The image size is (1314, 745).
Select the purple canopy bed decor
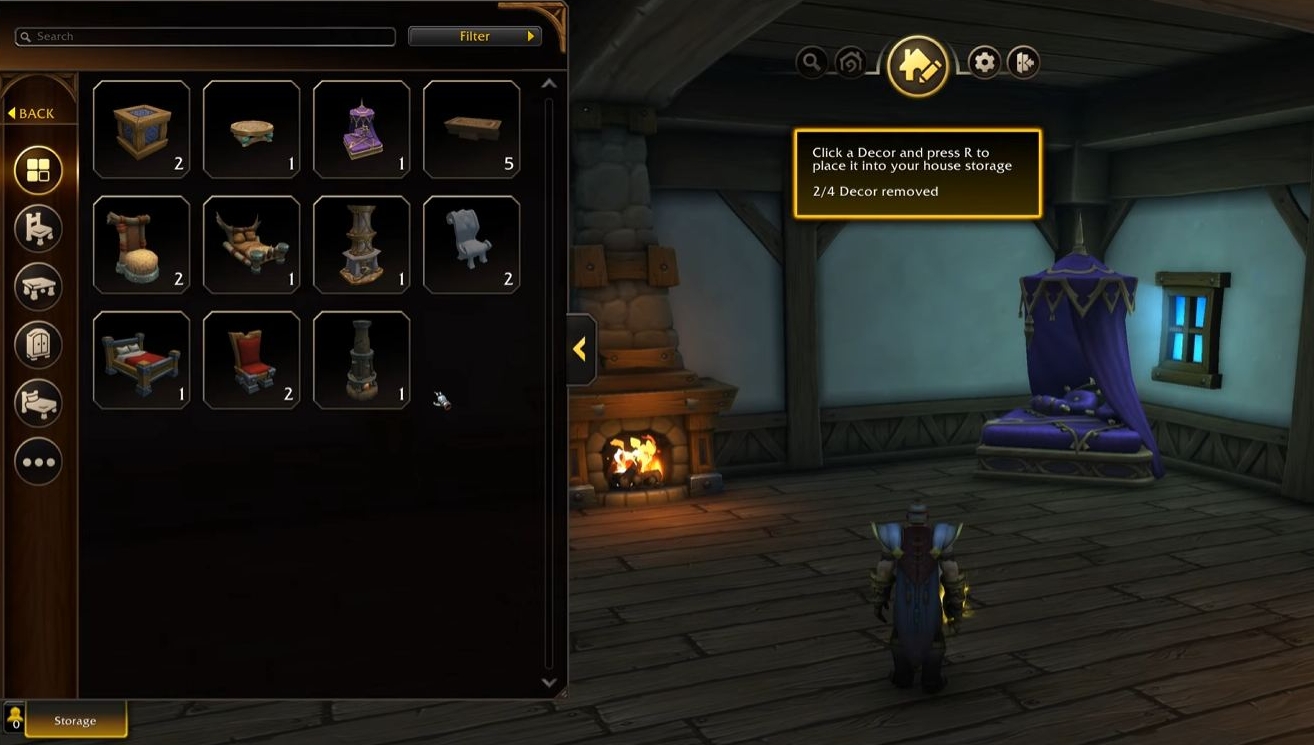(x=361, y=130)
